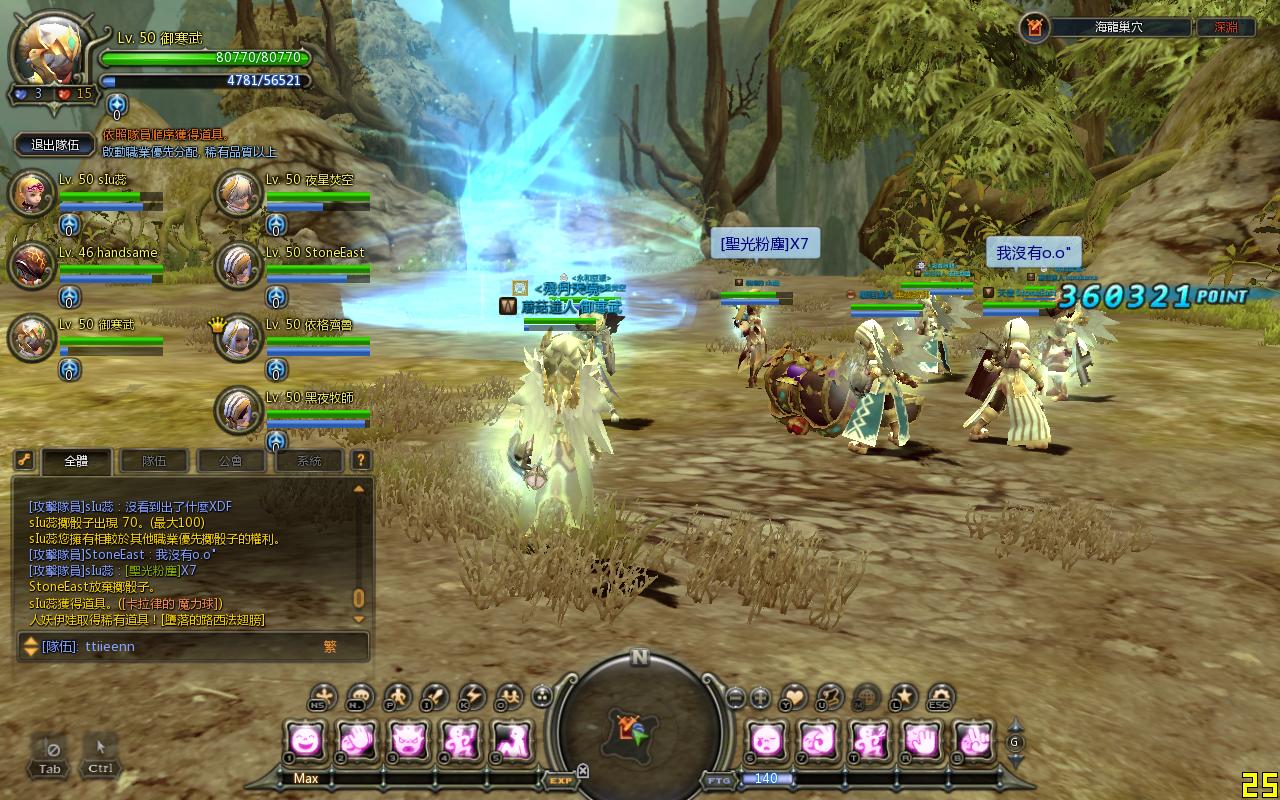Open the star icon menu labeled L
The width and height of the screenshot is (1280, 800).
pos(904,696)
